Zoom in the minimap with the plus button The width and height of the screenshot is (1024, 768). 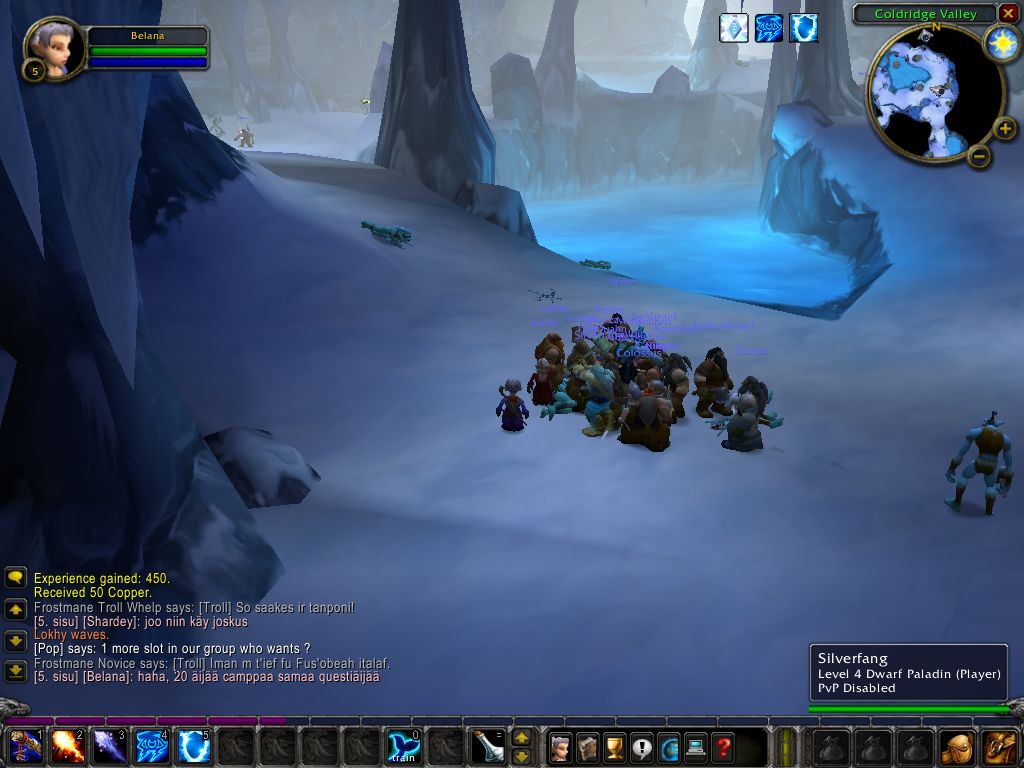tap(1005, 128)
